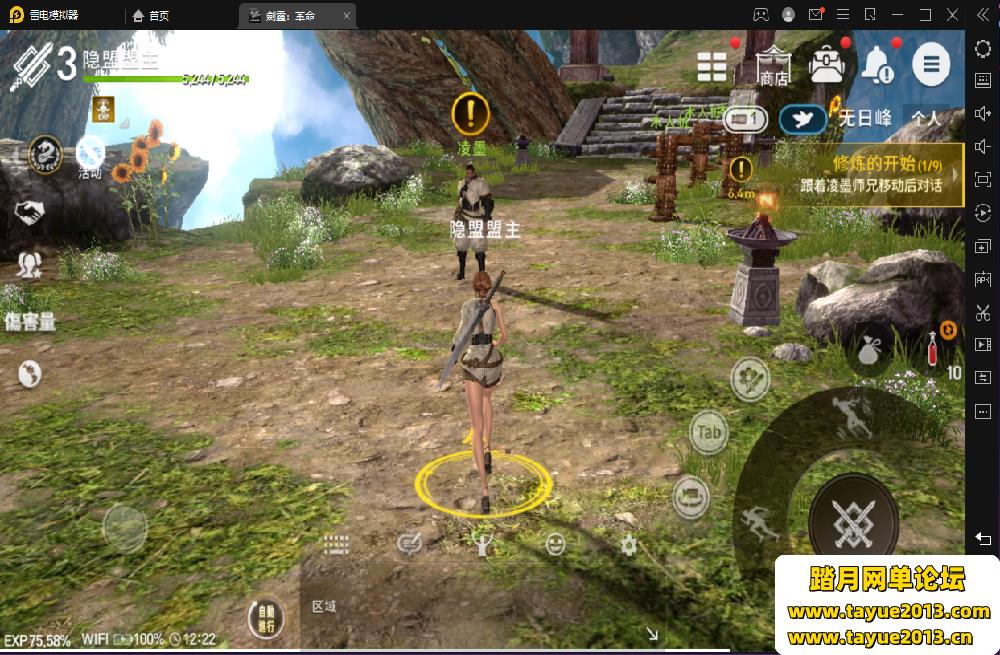Open the smiley emote menu
Screen dimensions: 1000x655
555,544
